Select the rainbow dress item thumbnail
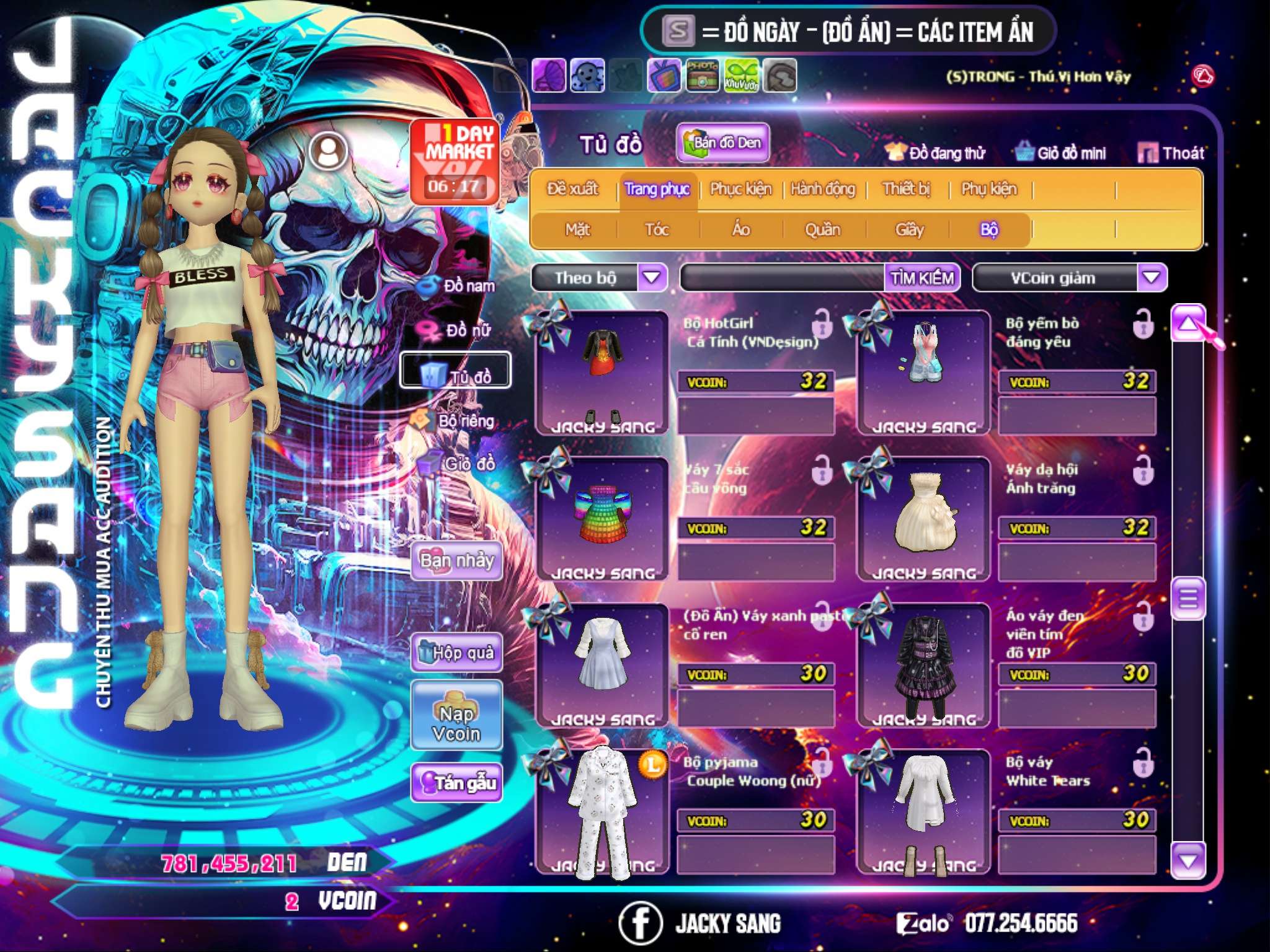 [602, 516]
